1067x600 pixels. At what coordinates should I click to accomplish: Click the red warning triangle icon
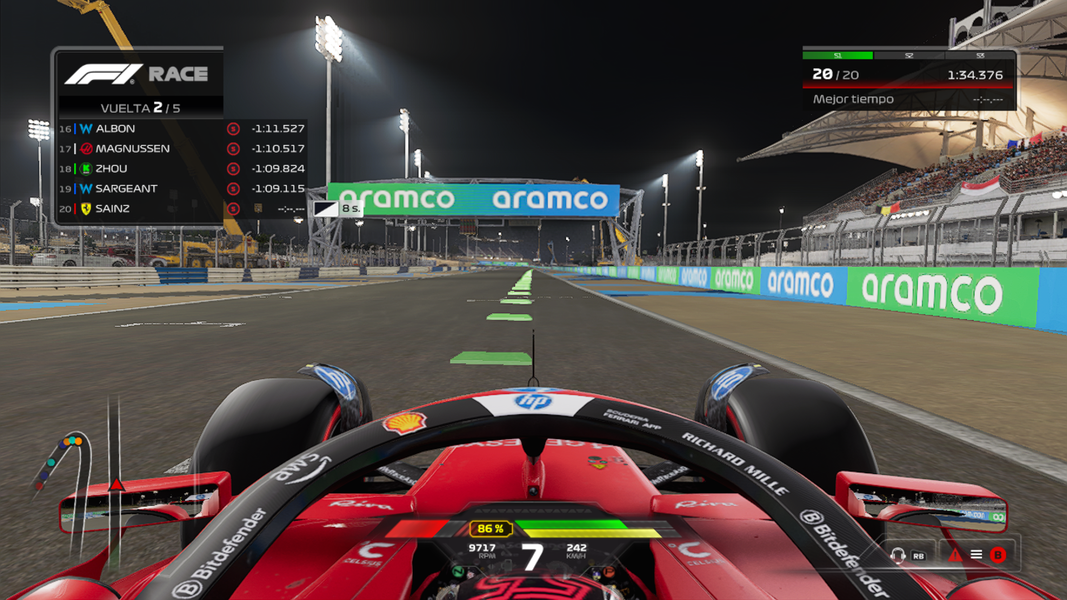(955, 555)
